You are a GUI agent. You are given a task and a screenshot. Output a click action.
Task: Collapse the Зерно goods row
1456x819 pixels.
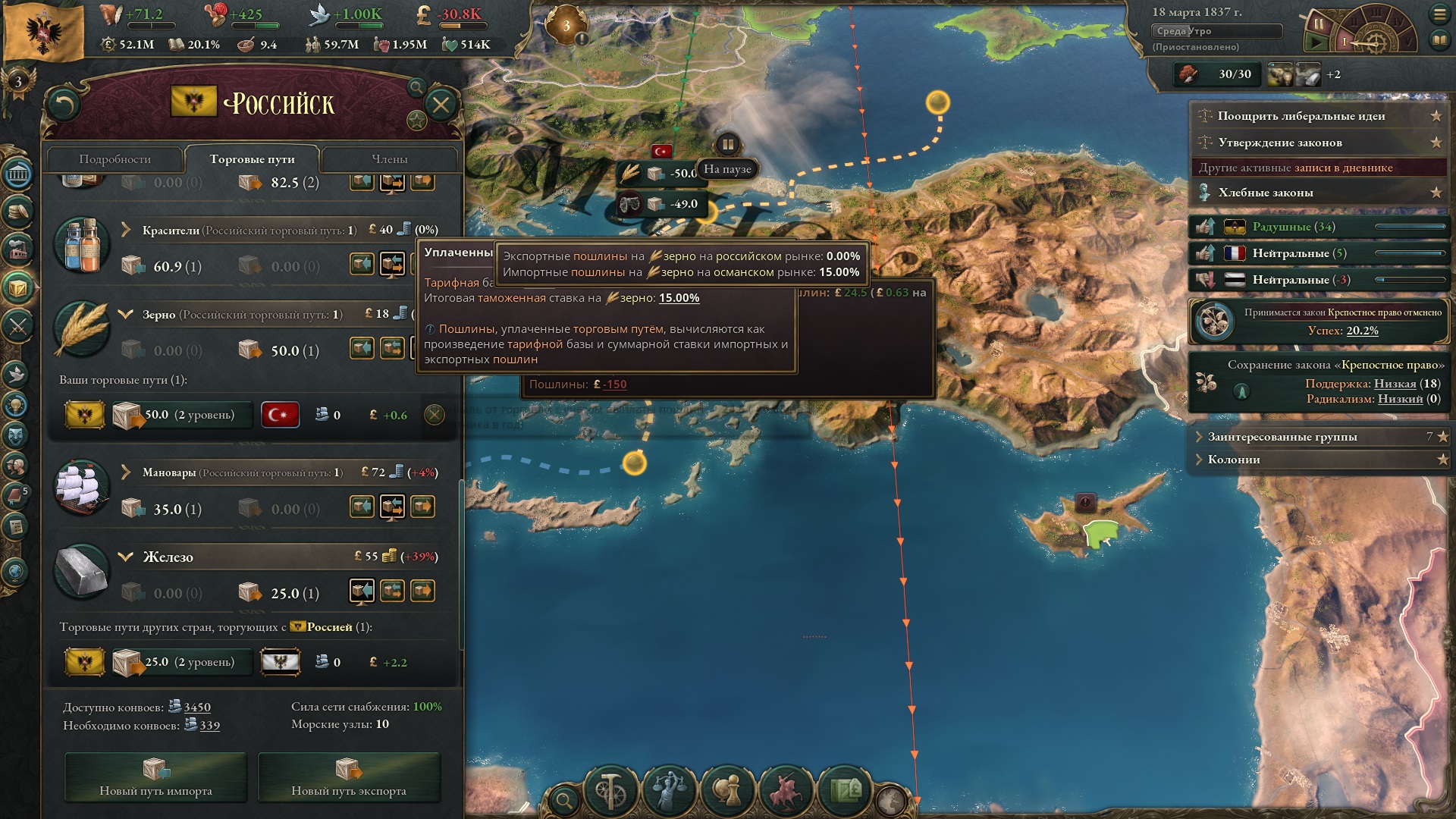tap(126, 314)
